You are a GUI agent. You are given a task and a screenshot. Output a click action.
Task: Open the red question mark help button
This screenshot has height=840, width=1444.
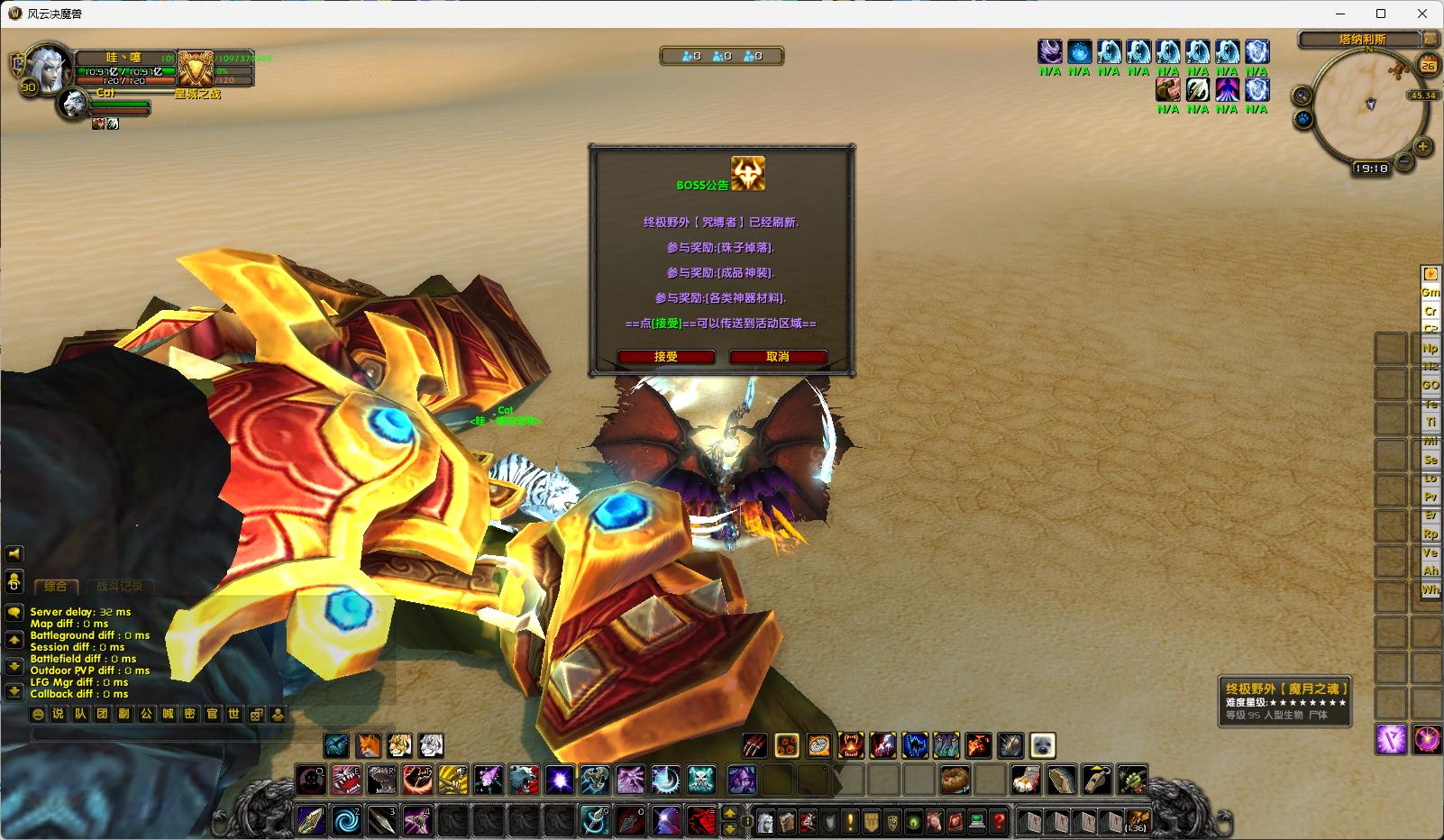pos(998,821)
